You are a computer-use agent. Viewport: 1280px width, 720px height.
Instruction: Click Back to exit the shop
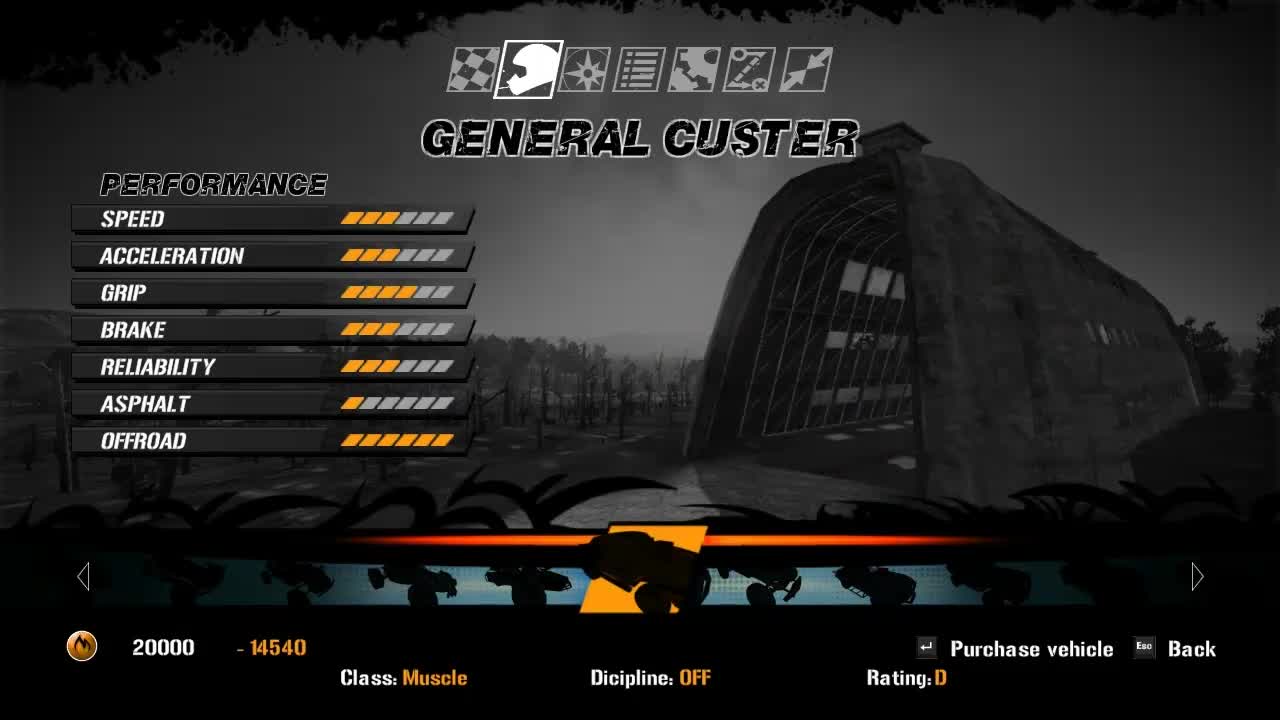[x=1192, y=648]
